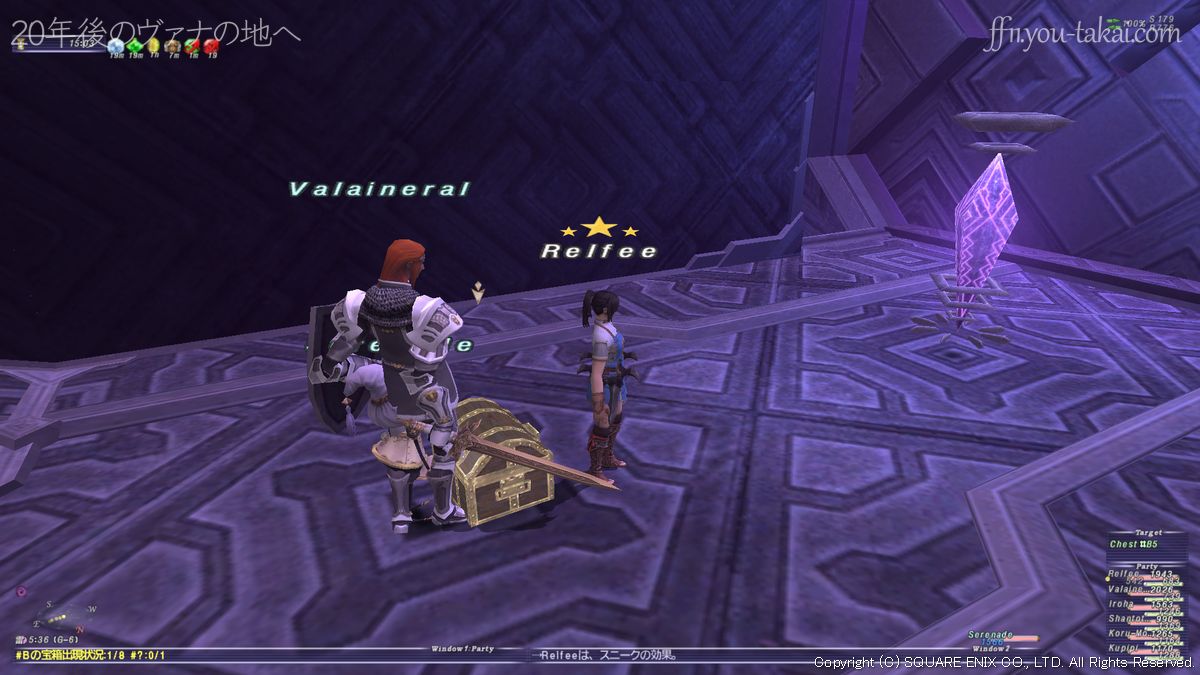The height and width of the screenshot is (675, 1200).
Task: Click the red orb status icon
Action: pos(211,45)
